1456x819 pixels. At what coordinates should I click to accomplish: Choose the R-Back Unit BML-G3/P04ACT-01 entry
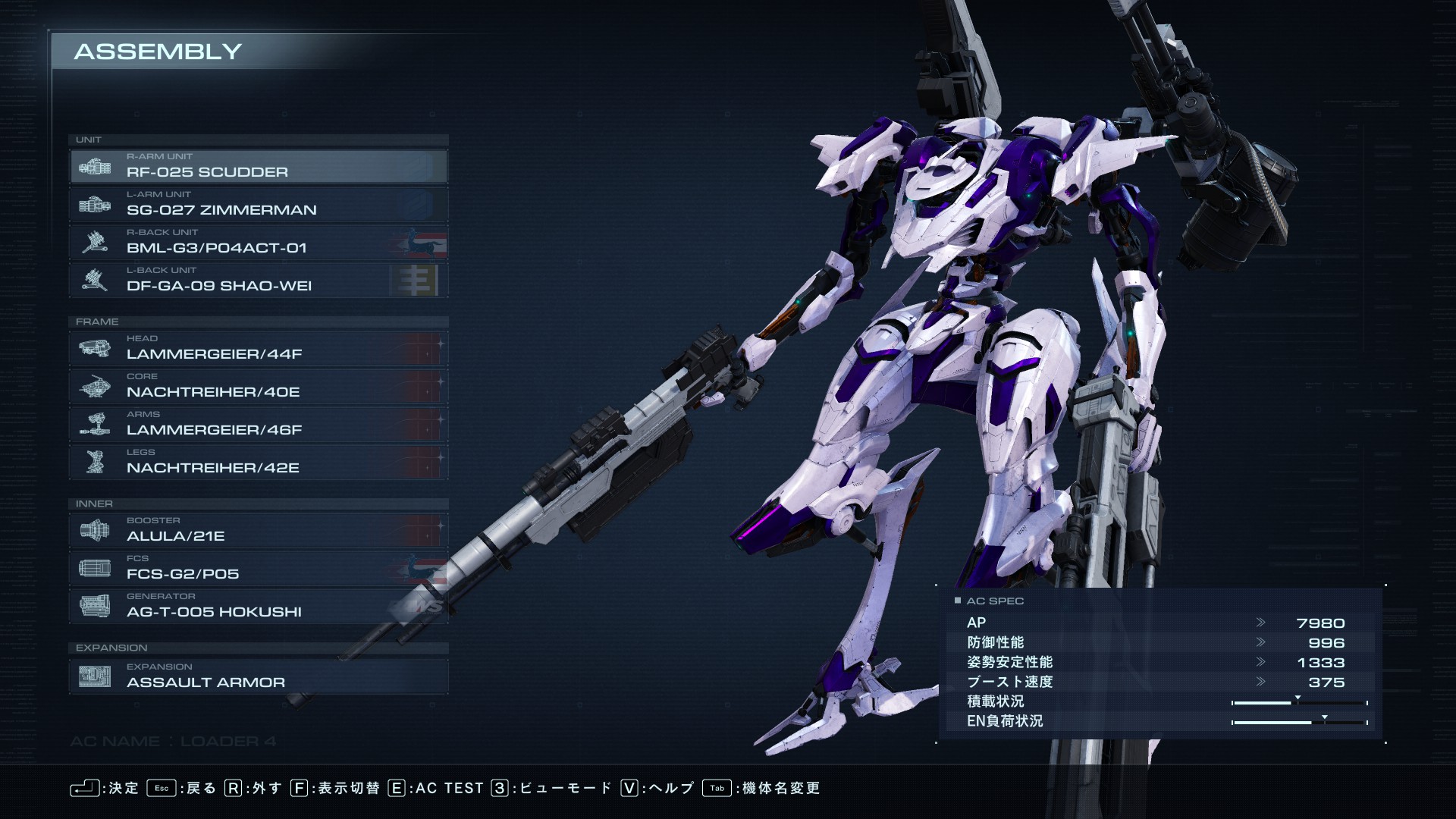pos(258,242)
